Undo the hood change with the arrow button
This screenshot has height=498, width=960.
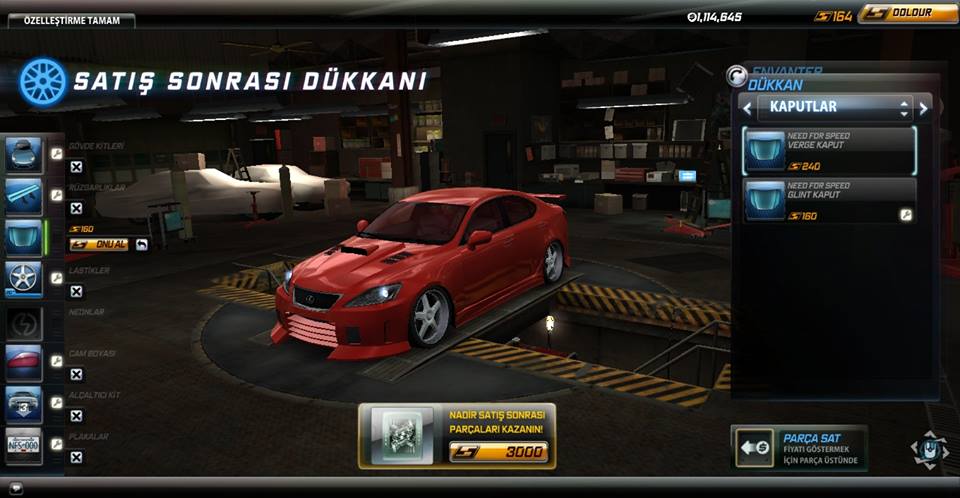point(142,244)
